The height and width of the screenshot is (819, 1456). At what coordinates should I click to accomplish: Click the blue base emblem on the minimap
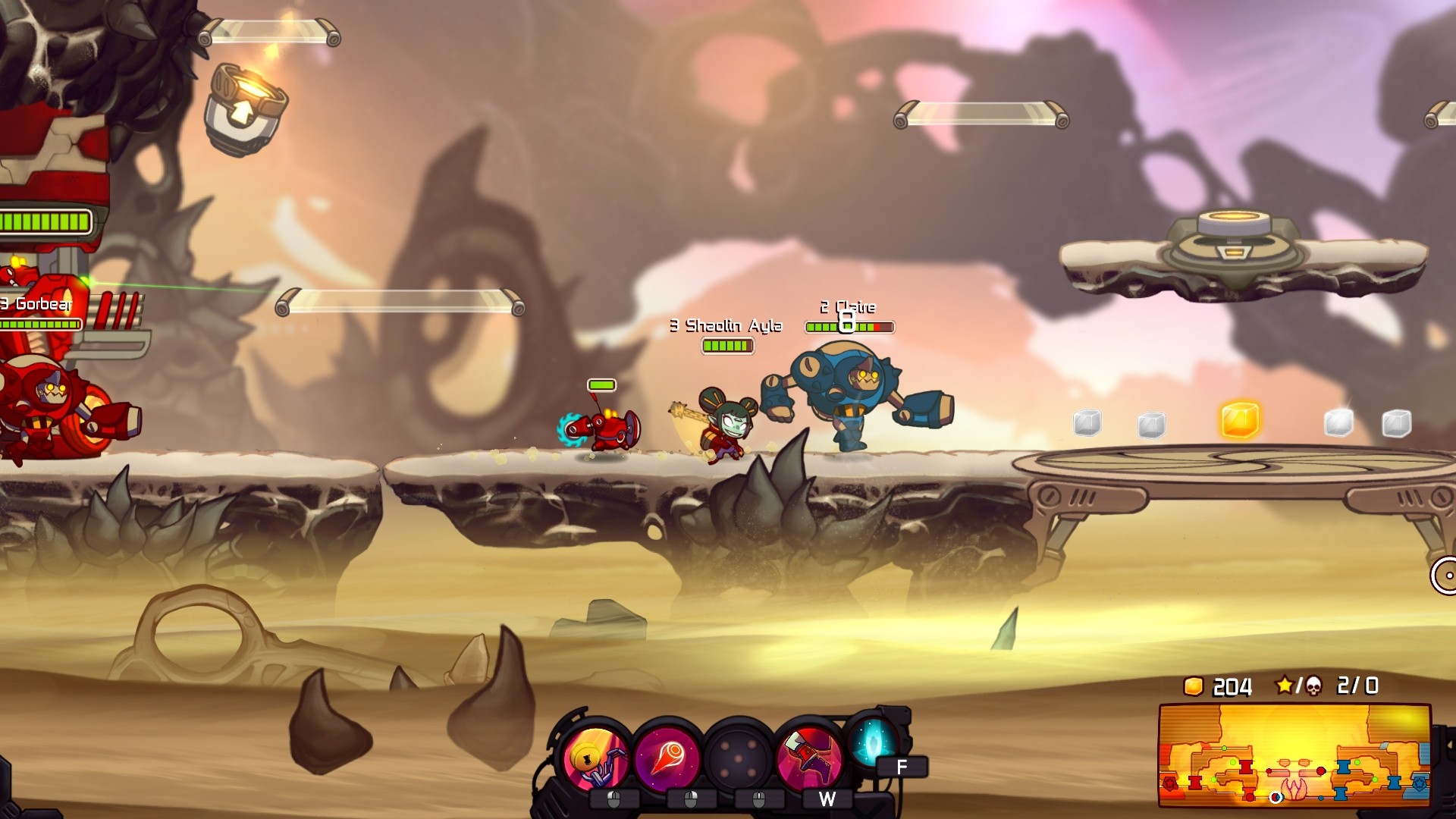tap(1420, 785)
